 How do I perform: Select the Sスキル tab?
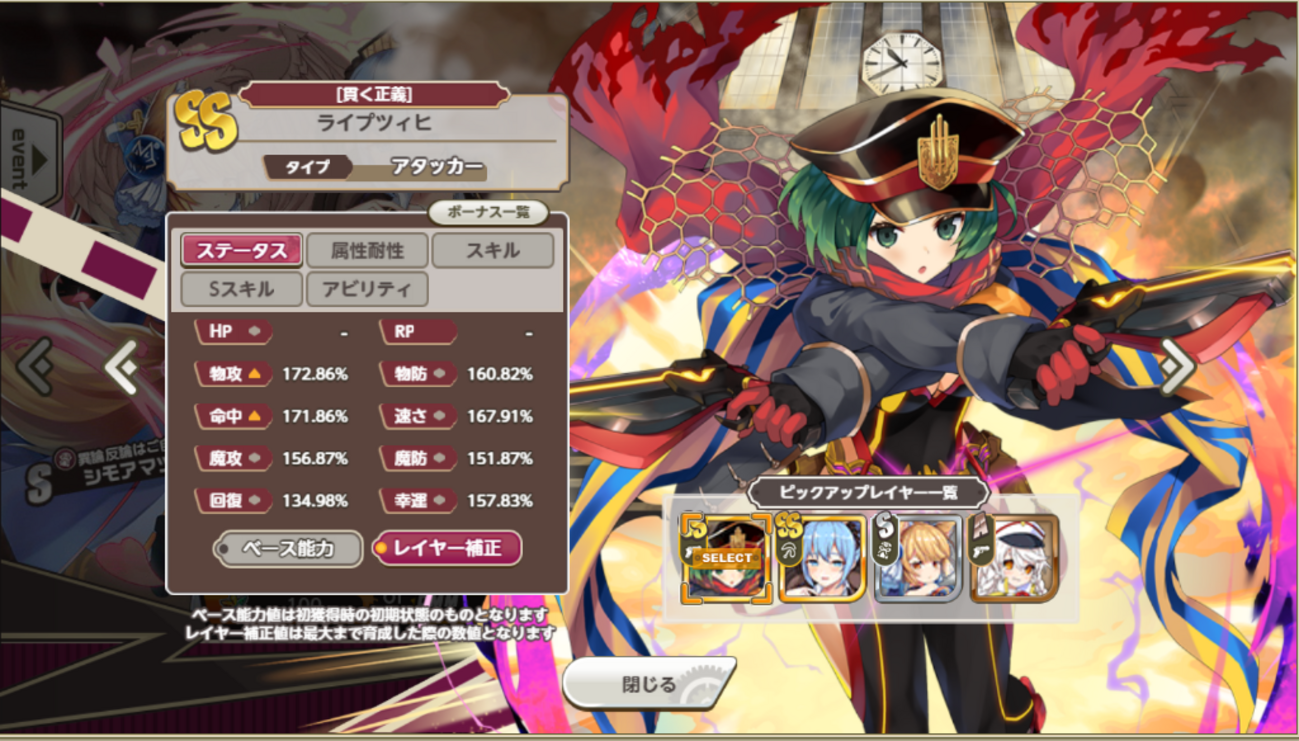pos(242,289)
